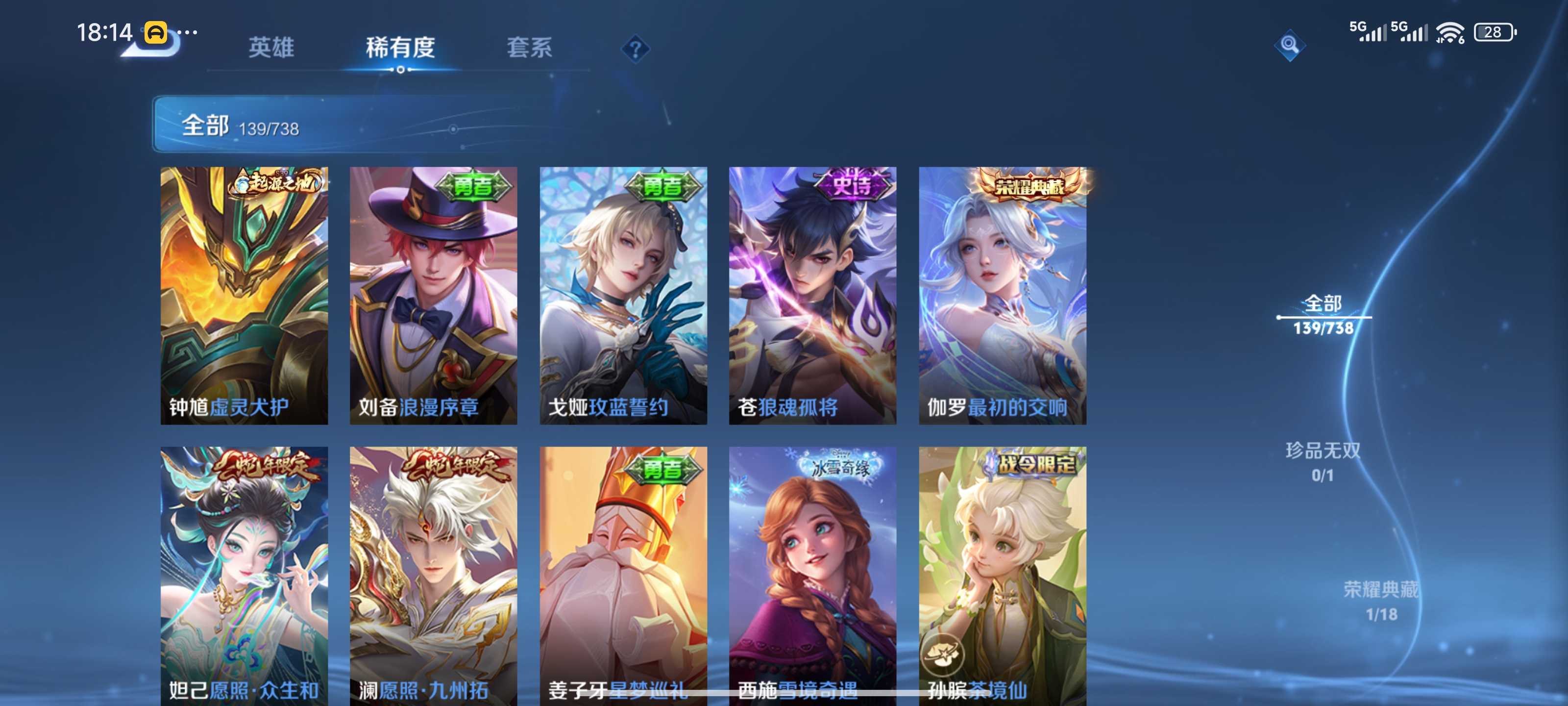Image resolution: width=1568 pixels, height=706 pixels.
Task: Click the question mark help icon
Action: pos(635,49)
